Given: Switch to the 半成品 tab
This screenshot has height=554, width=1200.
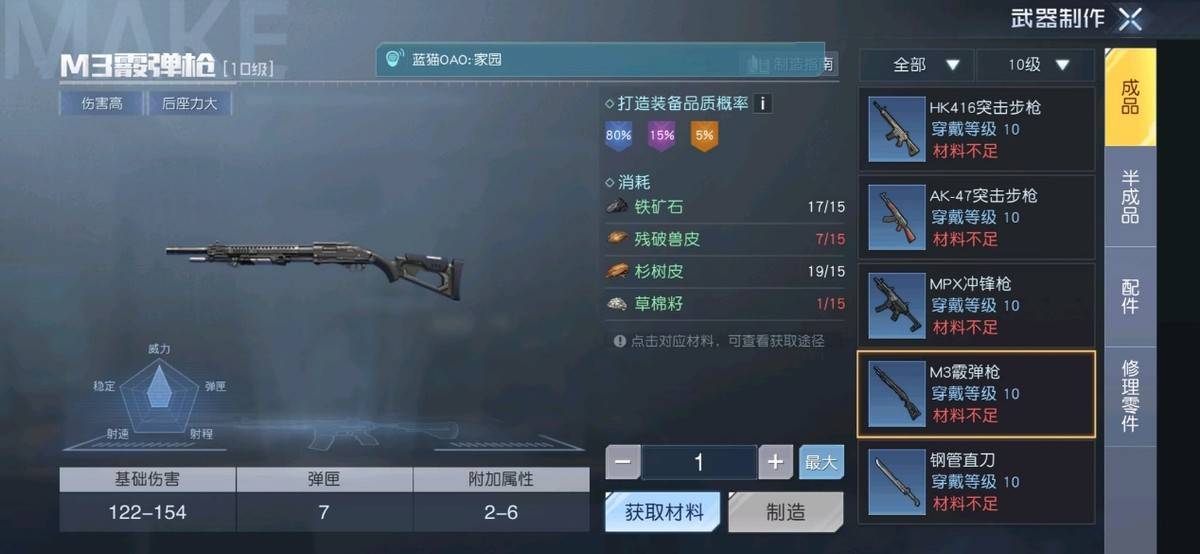Looking at the screenshot, I should (1130, 196).
